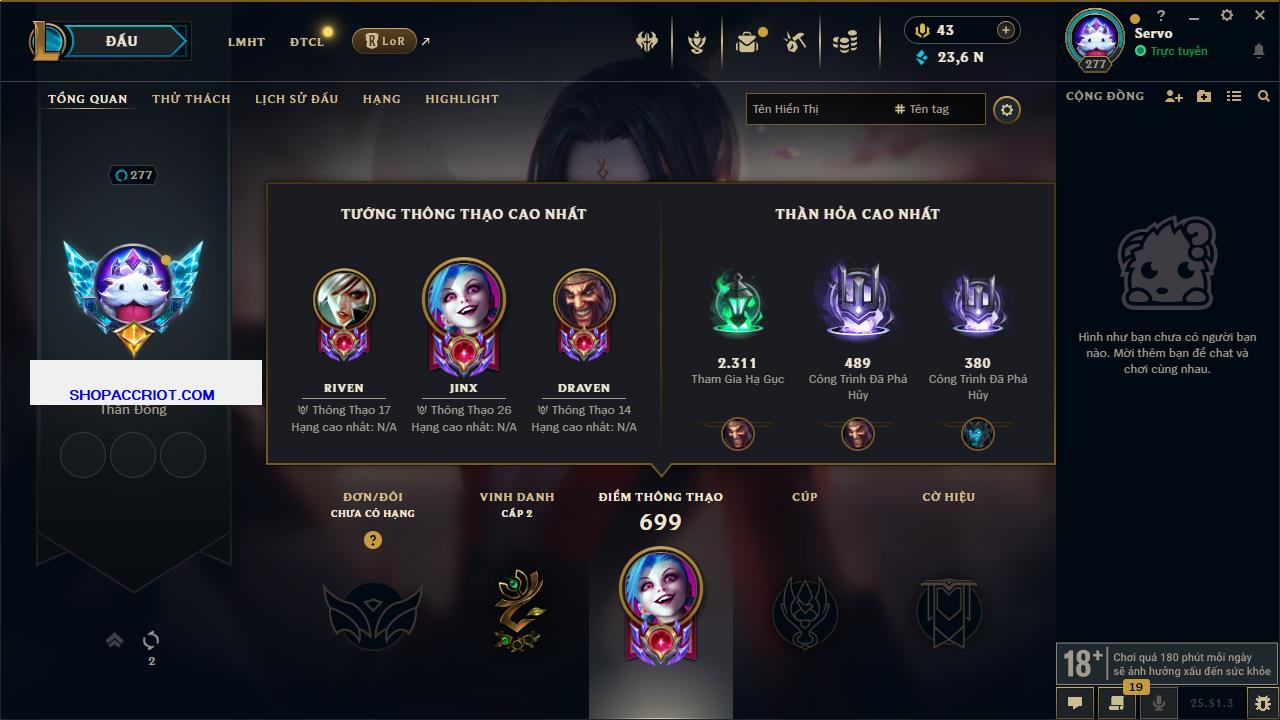Viewport: 1280px width, 720px height.
Task: Click the ĐẤU play button
Action: 122,41
